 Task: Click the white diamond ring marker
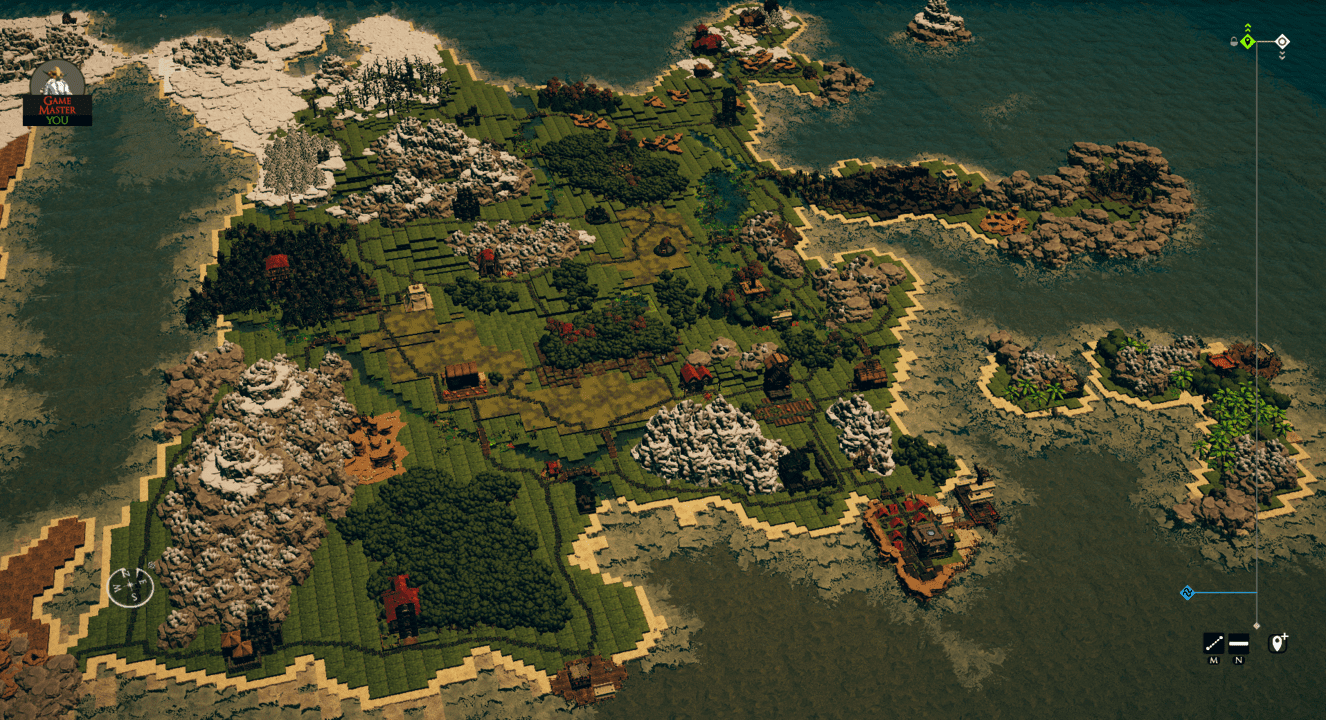point(1283,41)
